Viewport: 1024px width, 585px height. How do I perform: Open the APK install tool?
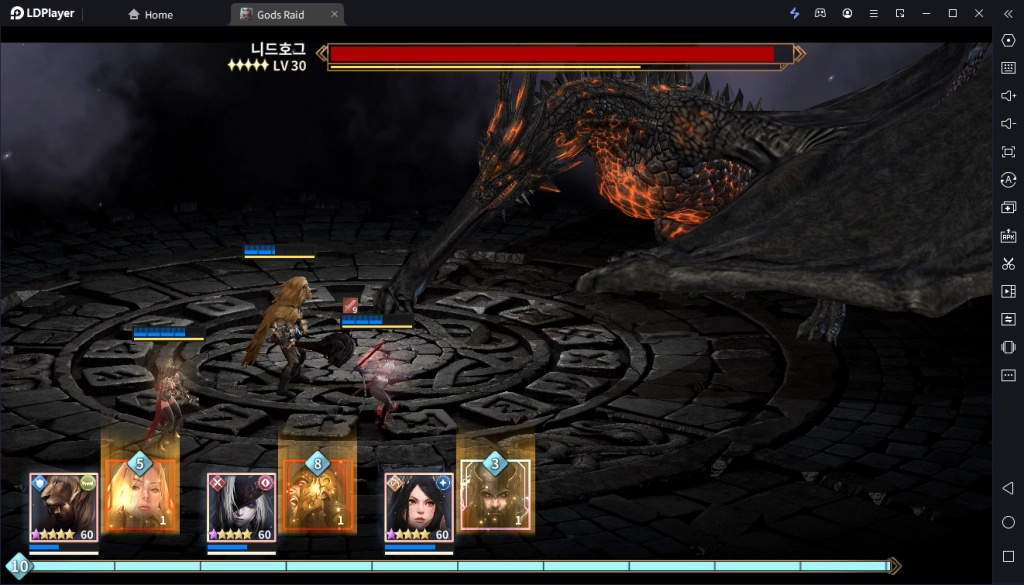point(1008,236)
